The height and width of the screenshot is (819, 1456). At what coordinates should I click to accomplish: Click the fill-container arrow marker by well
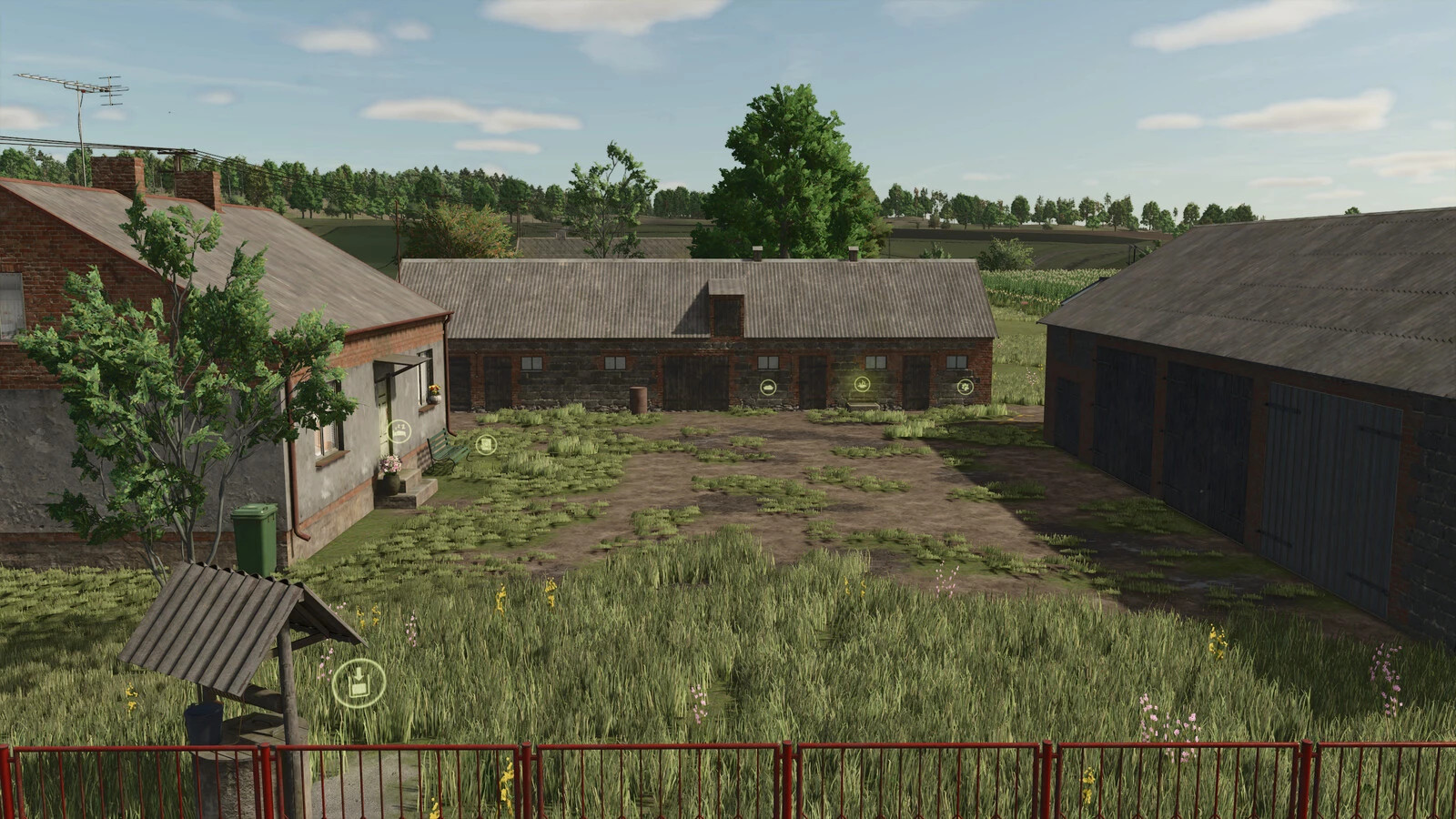[359, 682]
